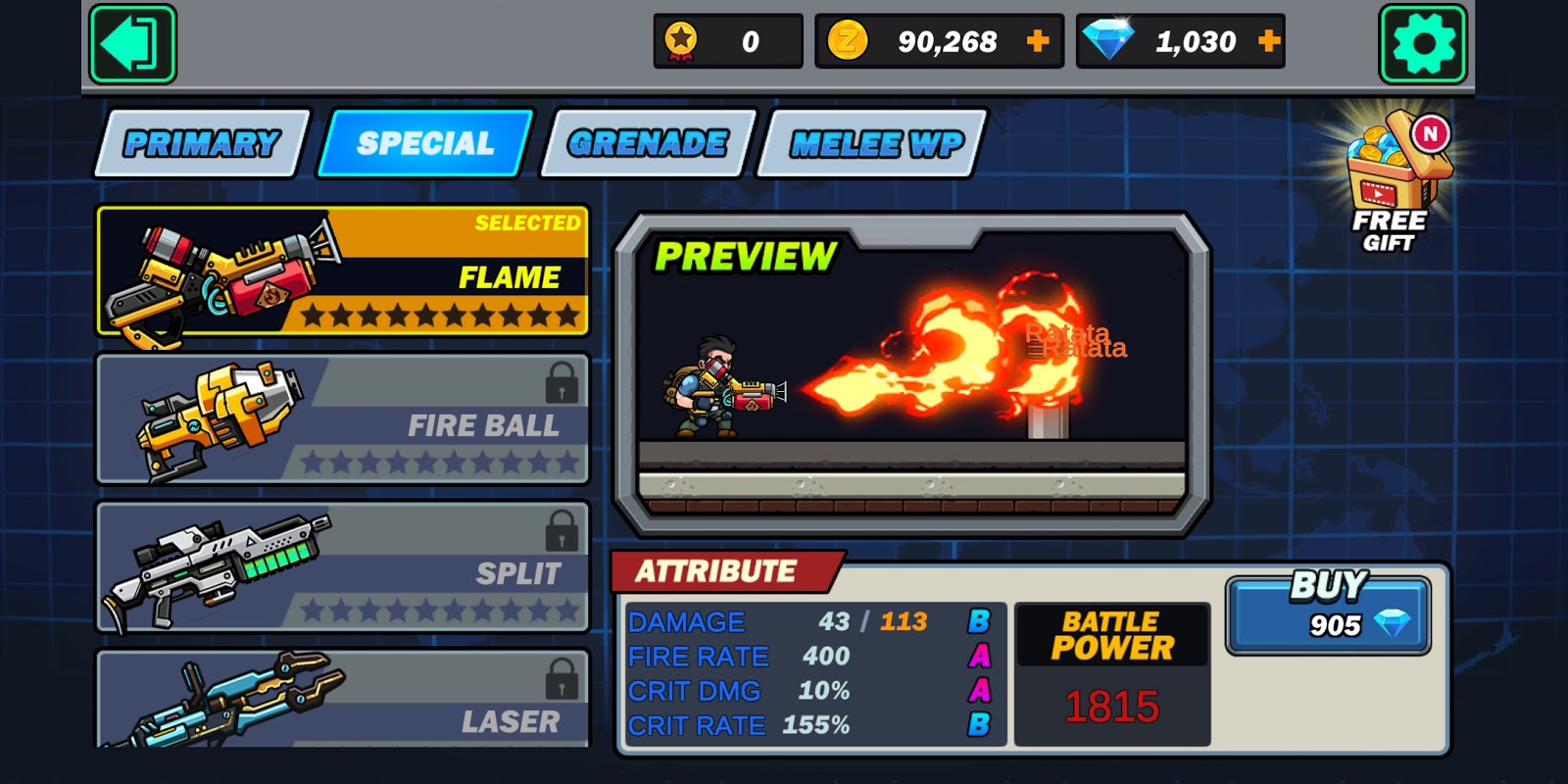Image resolution: width=1568 pixels, height=784 pixels.
Task: Go back with the green exit arrow
Action: click(132, 44)
